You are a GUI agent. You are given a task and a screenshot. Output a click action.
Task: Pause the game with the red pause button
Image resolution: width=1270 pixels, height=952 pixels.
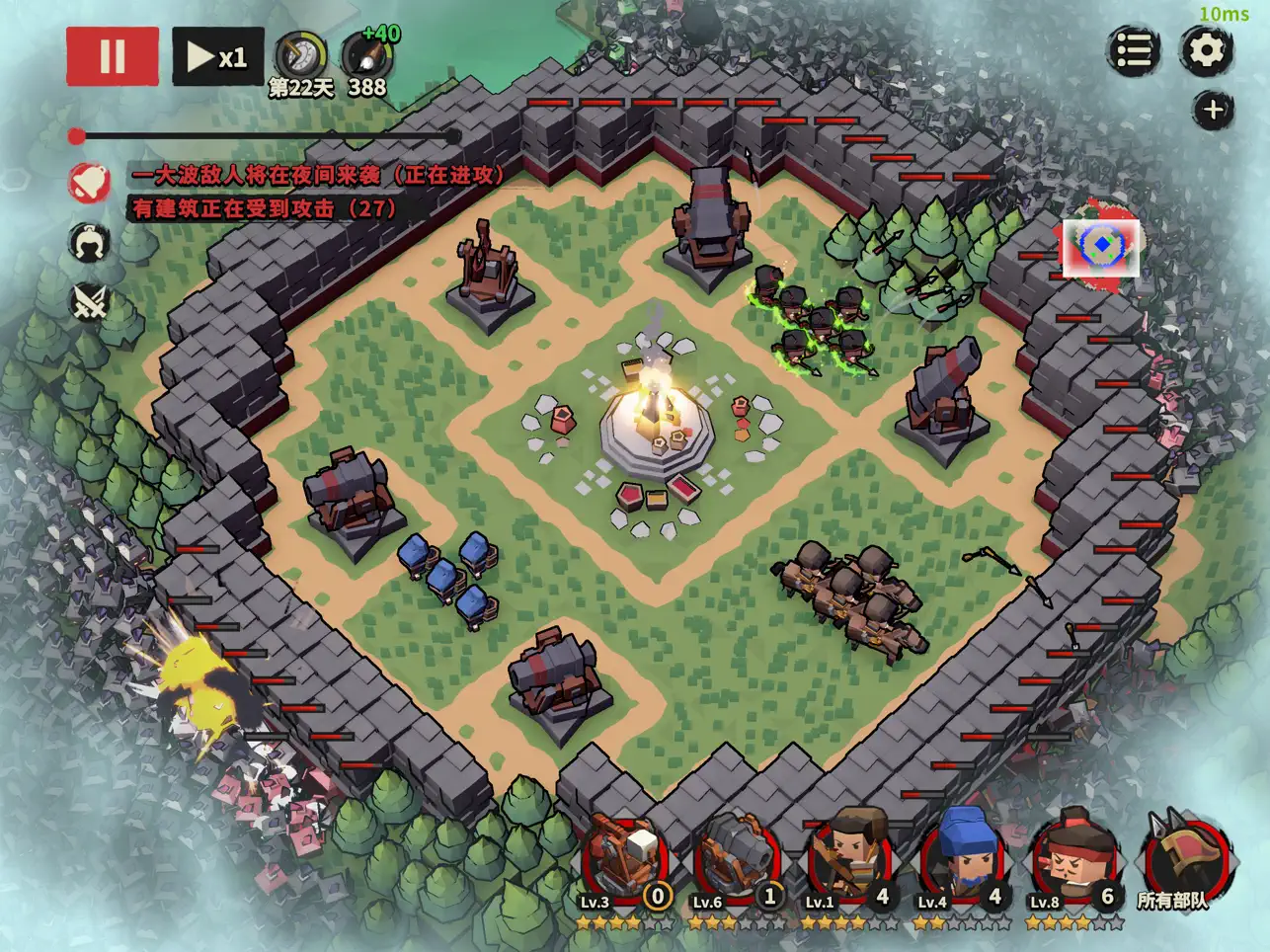112,53
